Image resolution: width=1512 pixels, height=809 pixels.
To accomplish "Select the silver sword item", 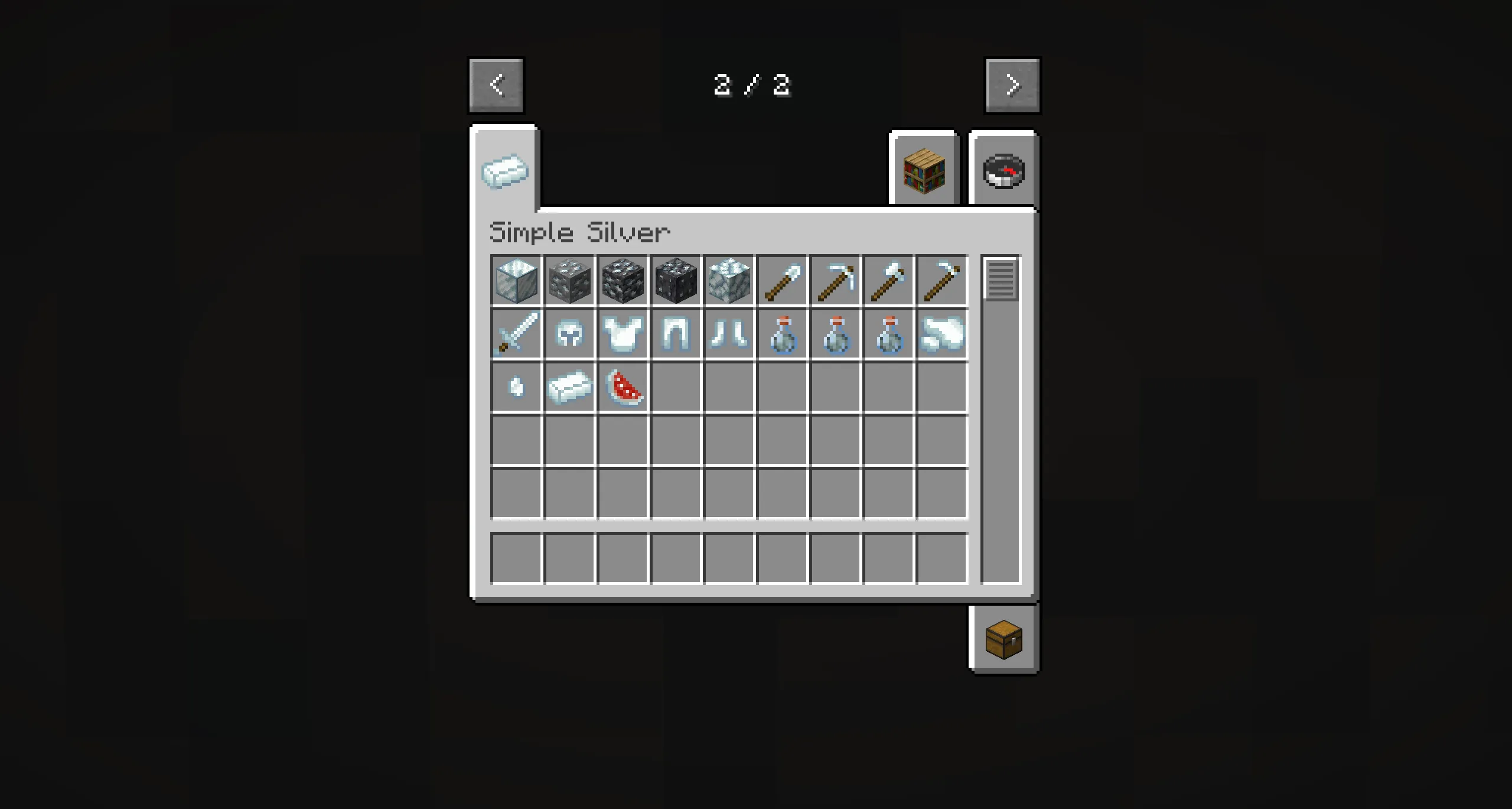I will [x=516, y=334].
